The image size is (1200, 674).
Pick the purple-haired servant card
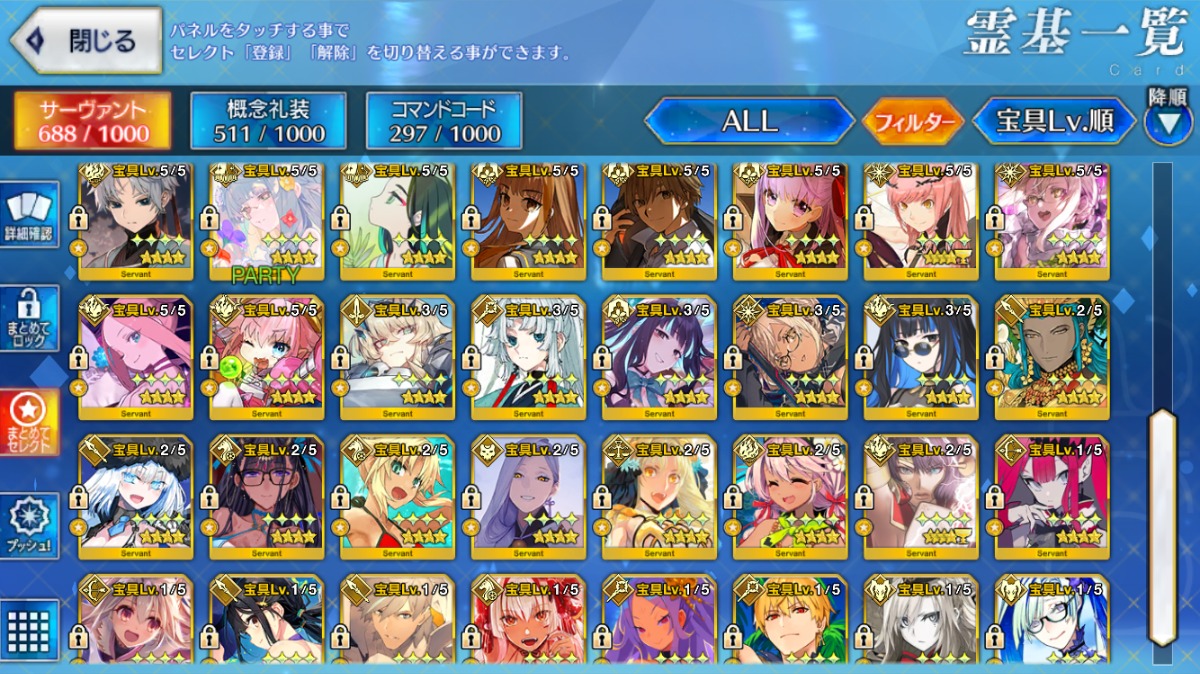tap(528, 497)
